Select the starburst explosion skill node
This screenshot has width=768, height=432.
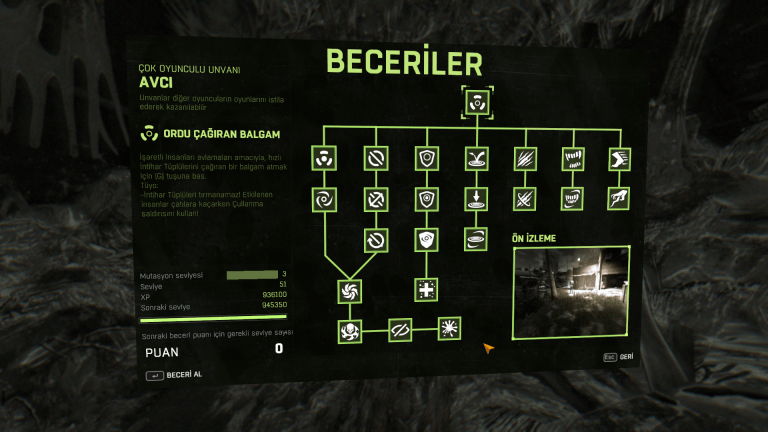pos(450,328)
